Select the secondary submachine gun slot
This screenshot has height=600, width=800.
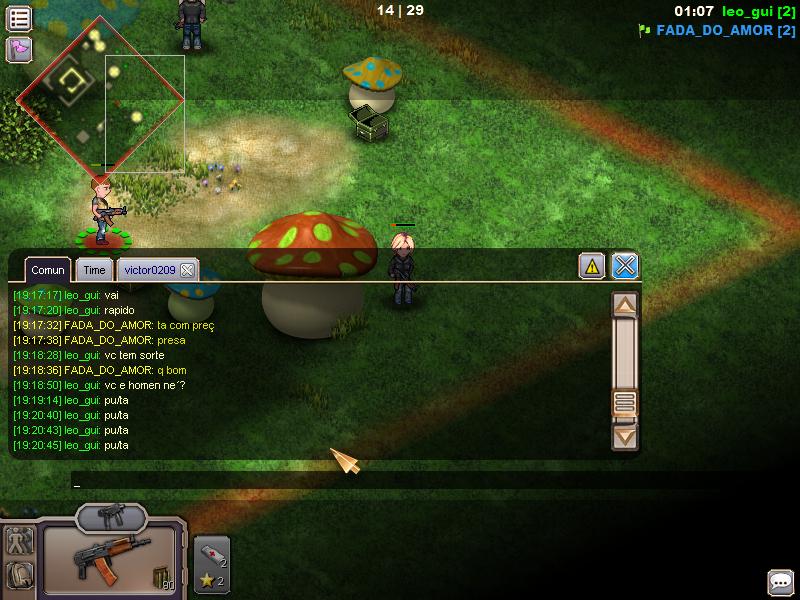[111, 517]
